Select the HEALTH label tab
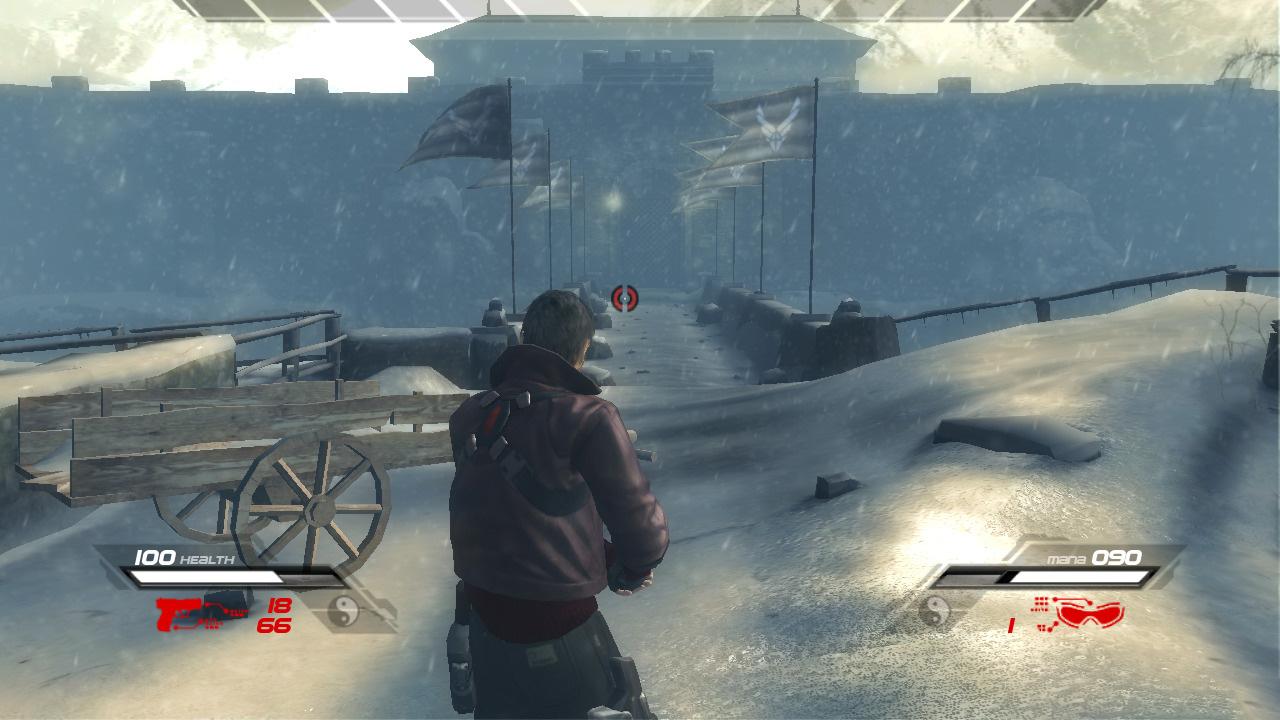Image resolution: width=1280 pixels, height=720 pixels. [205, 558]
